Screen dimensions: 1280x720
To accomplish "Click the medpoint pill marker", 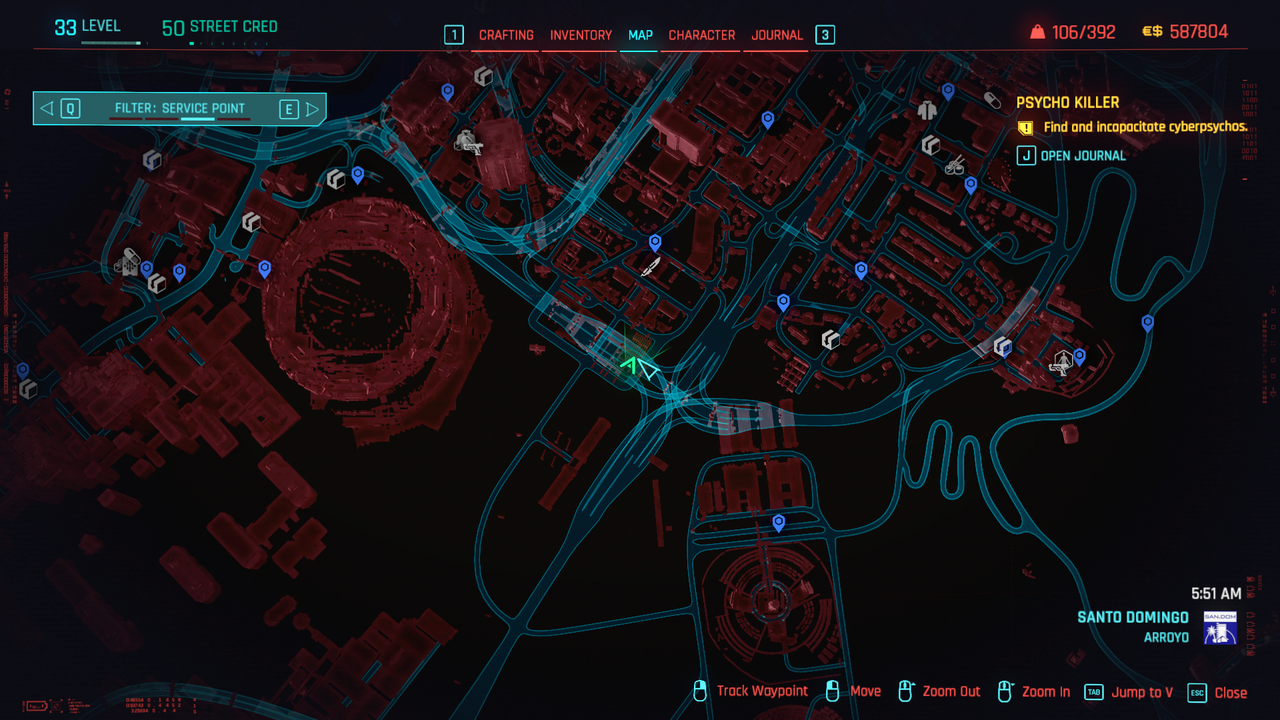I will 992,100.
